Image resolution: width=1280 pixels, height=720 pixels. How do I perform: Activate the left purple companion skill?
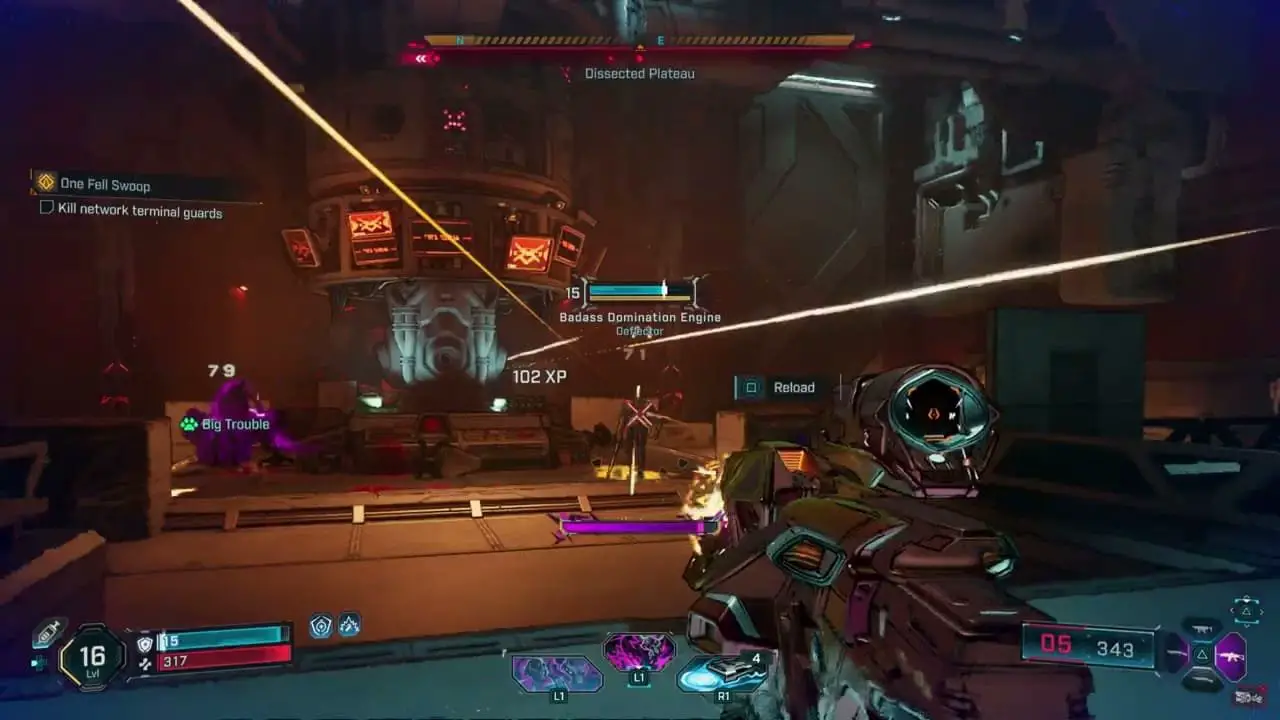pos(557,673)
